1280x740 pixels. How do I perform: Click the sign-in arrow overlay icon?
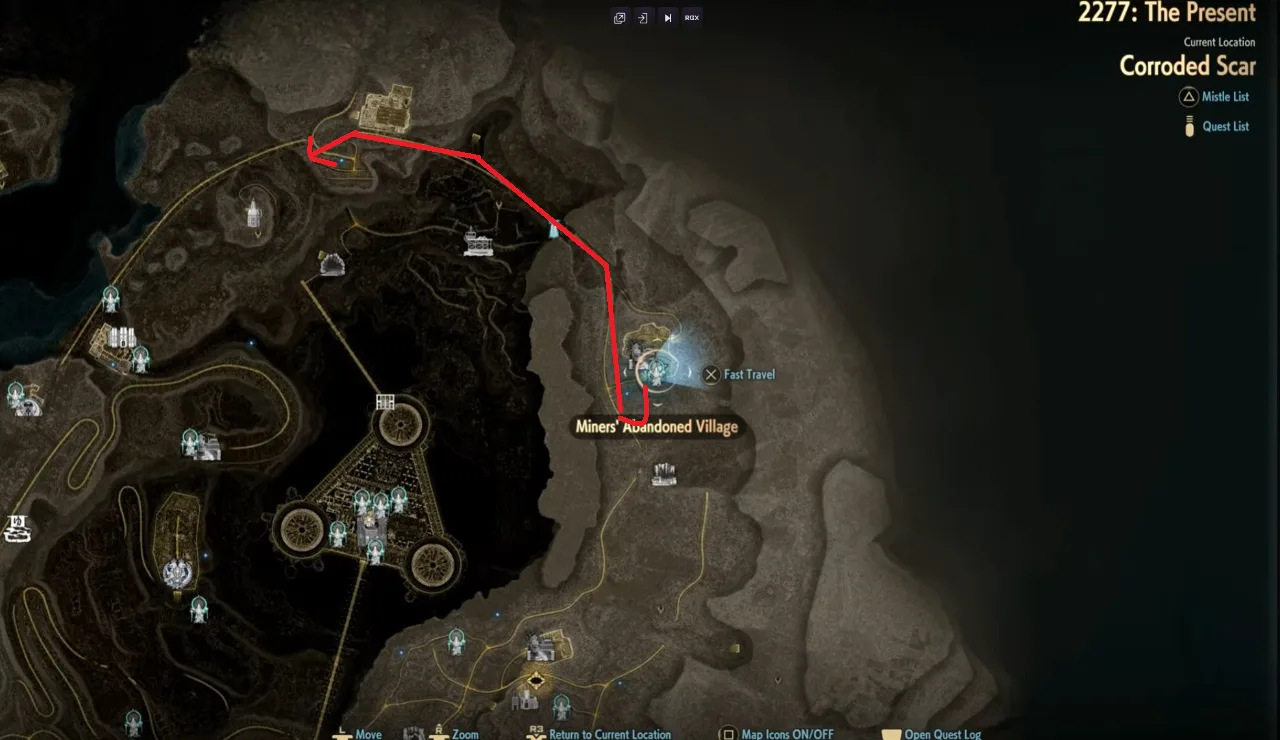tap(643, 18)
